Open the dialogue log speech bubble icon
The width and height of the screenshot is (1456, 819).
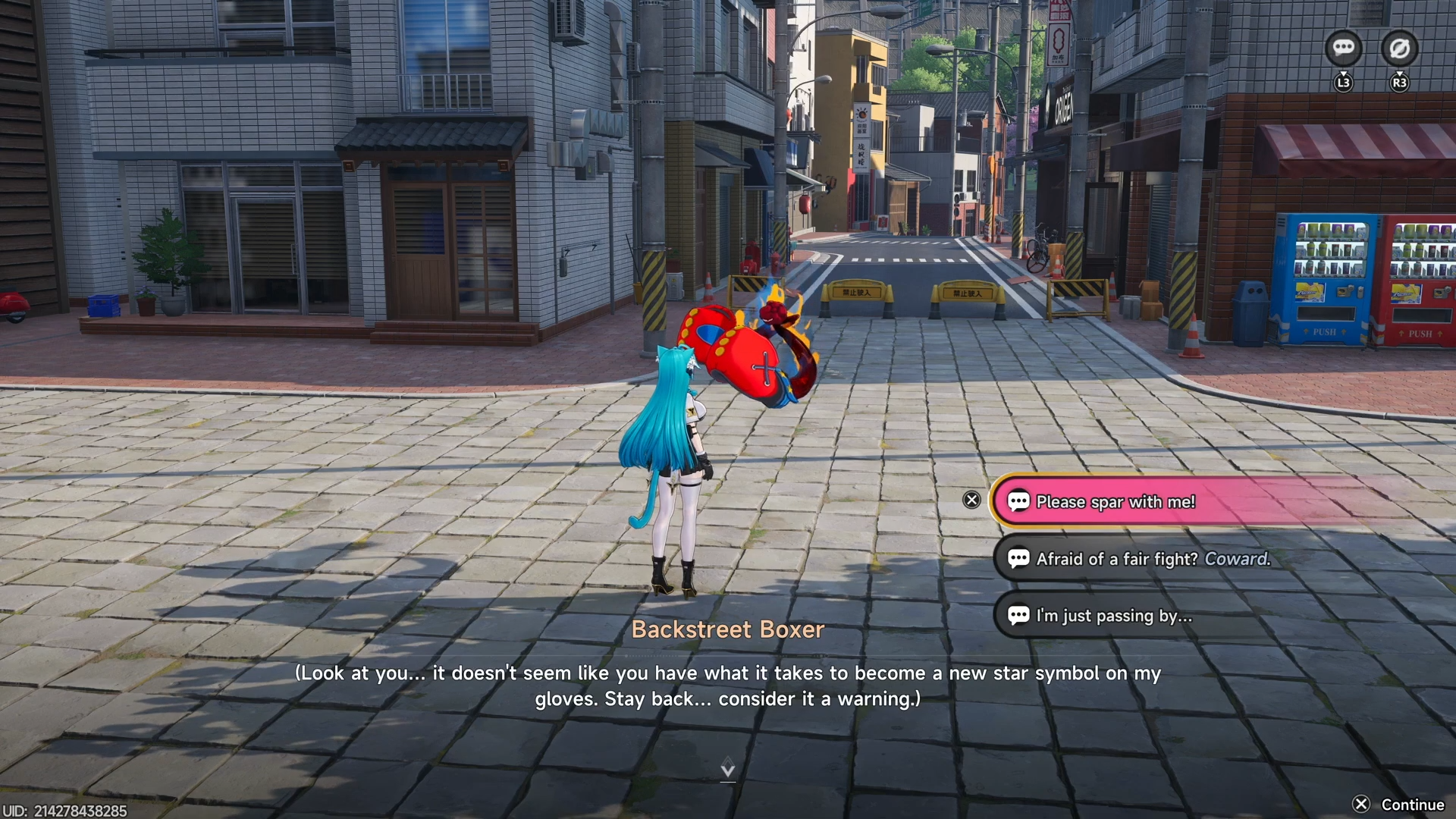(x=1343, y=49)
